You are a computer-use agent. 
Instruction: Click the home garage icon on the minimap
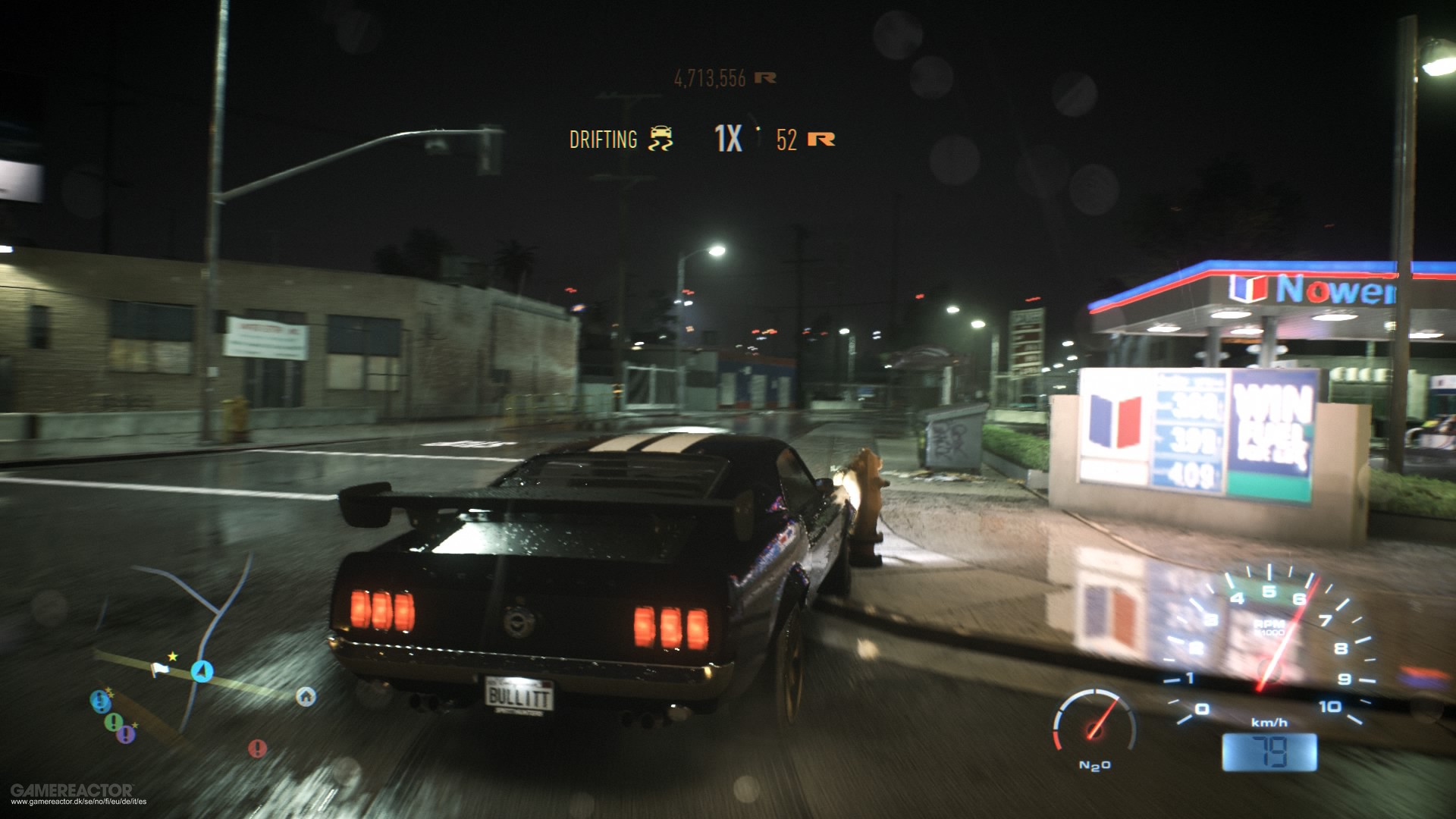pyautogui.click(x=306, y=697)
